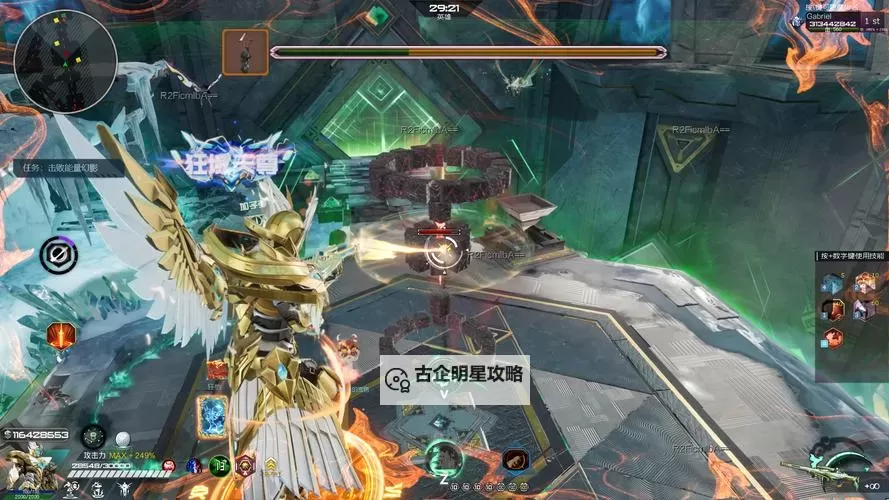Select the equipped sniper rifle weapon icon
889x500 pixels.
point(819,471)
